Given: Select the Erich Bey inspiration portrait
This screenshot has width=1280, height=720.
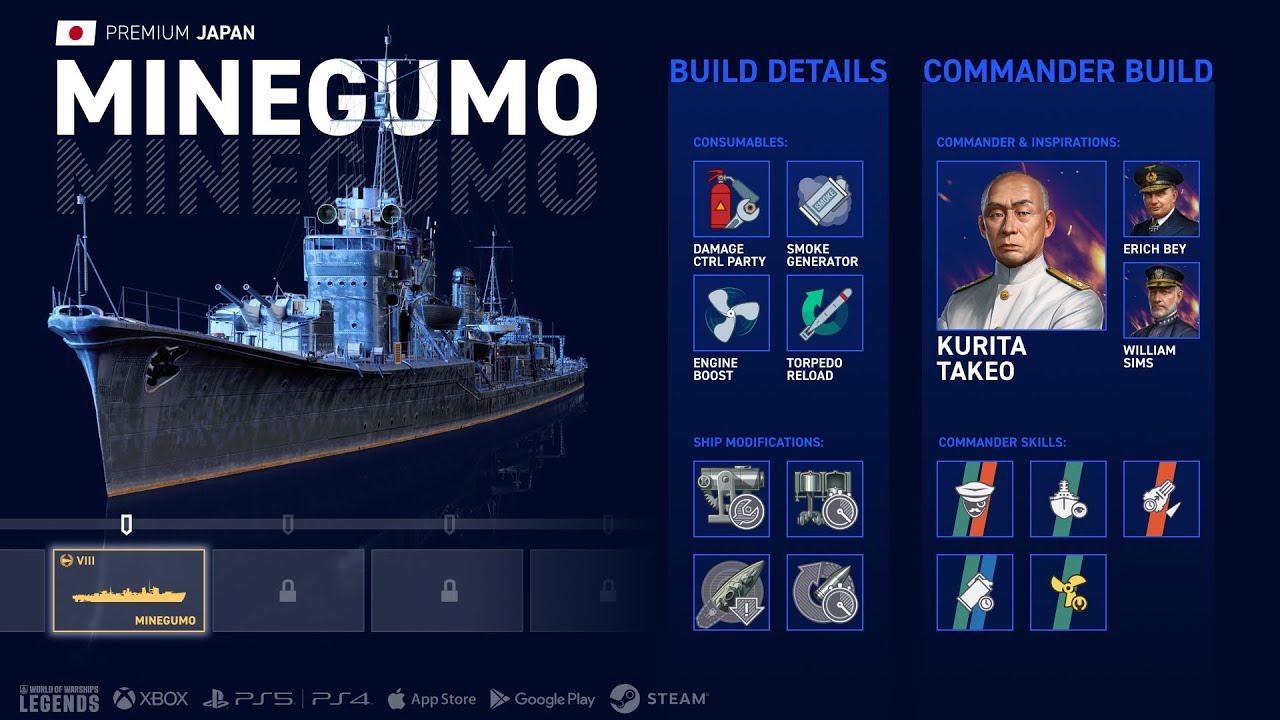Looking at the screenshot, I should point(1161,199).
